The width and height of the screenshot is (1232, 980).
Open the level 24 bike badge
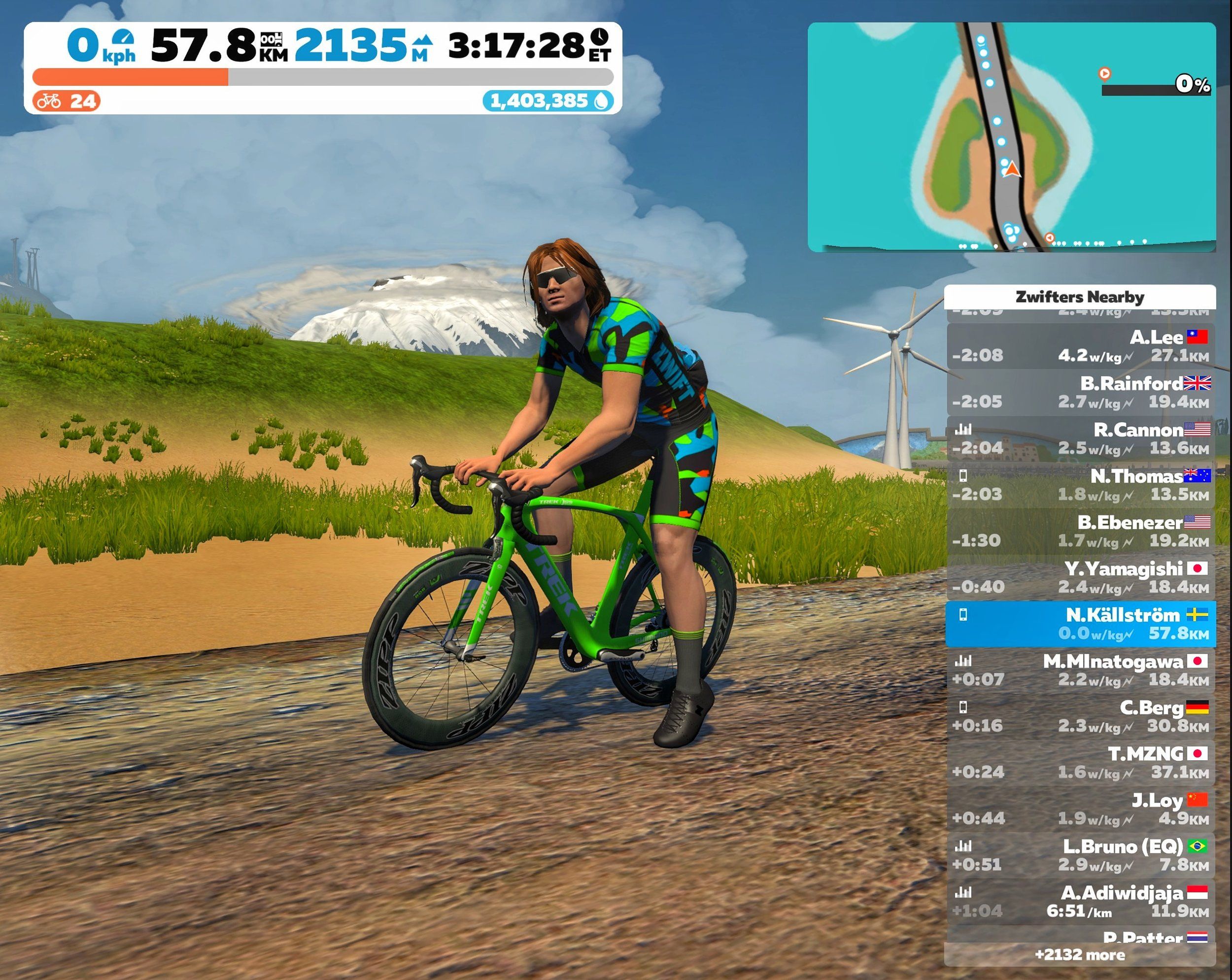[67, 101]
